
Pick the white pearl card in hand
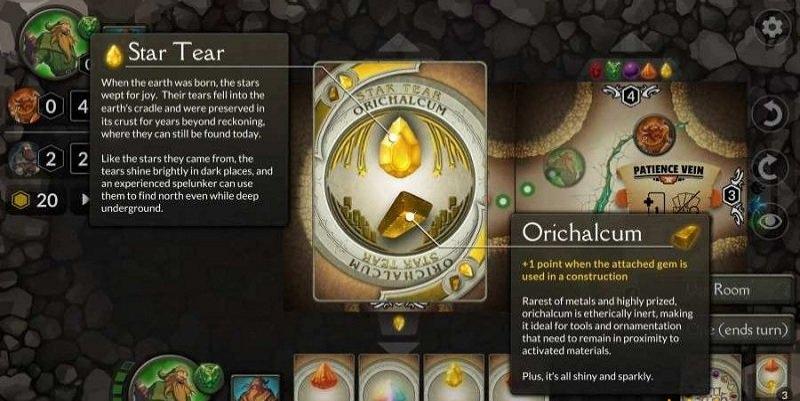[389, 380]
